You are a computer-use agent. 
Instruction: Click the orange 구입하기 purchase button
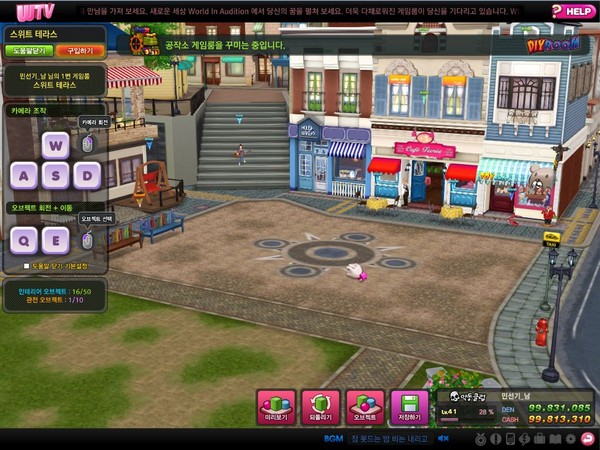(x=77, y=48)
